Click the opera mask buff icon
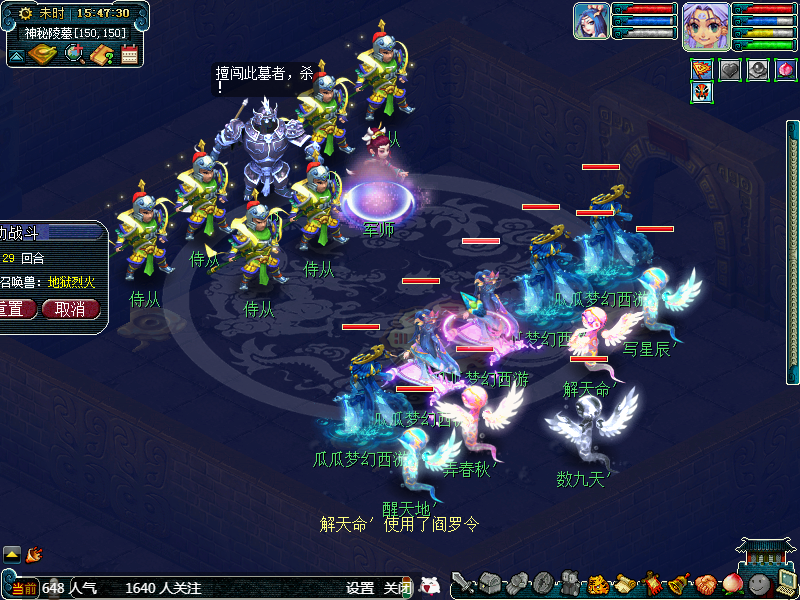This screenshot has width=800, height=600. [702, 93]
